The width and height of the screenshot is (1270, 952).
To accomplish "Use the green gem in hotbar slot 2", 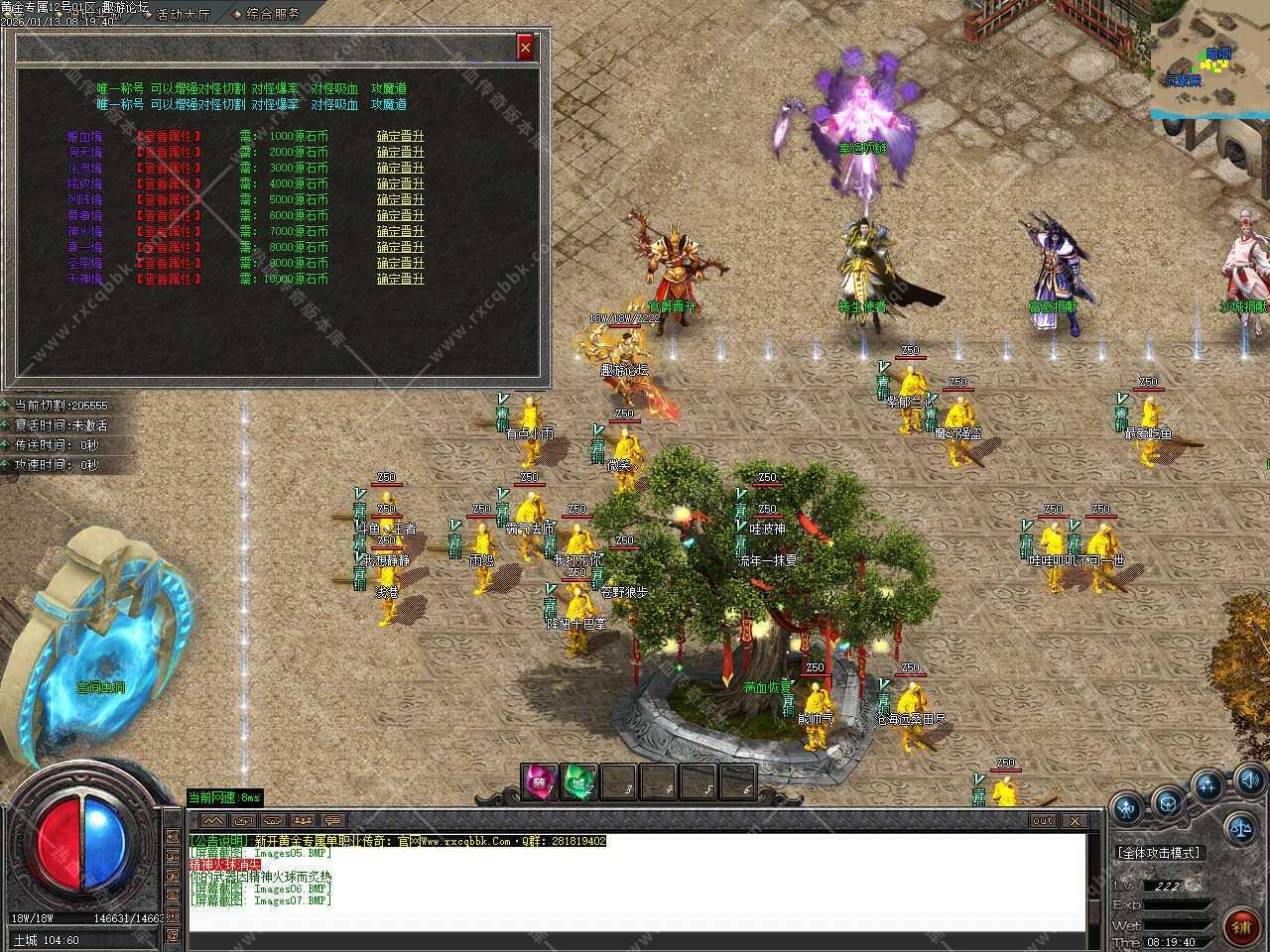I will coord(579,782).
